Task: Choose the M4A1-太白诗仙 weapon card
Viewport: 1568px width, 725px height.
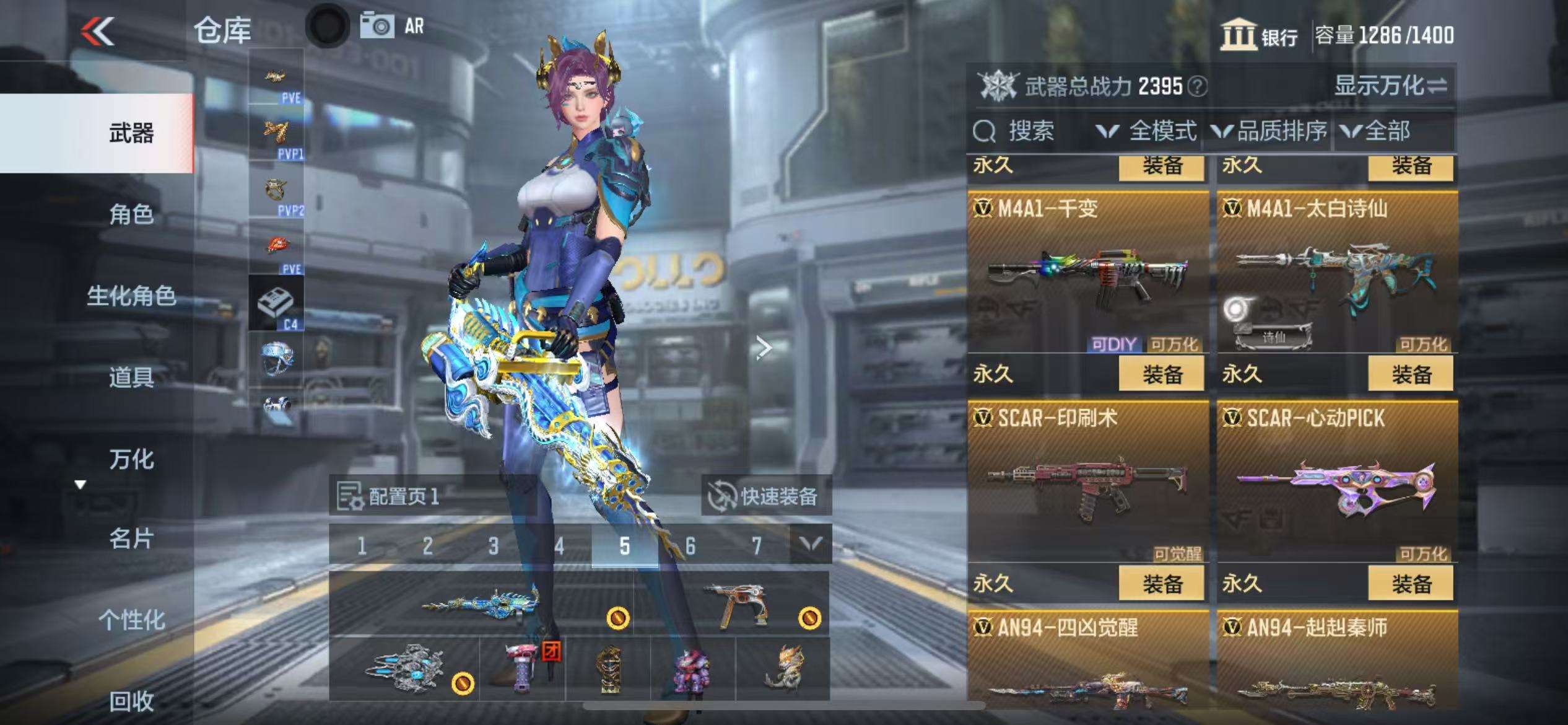Action: (1336, 273)
